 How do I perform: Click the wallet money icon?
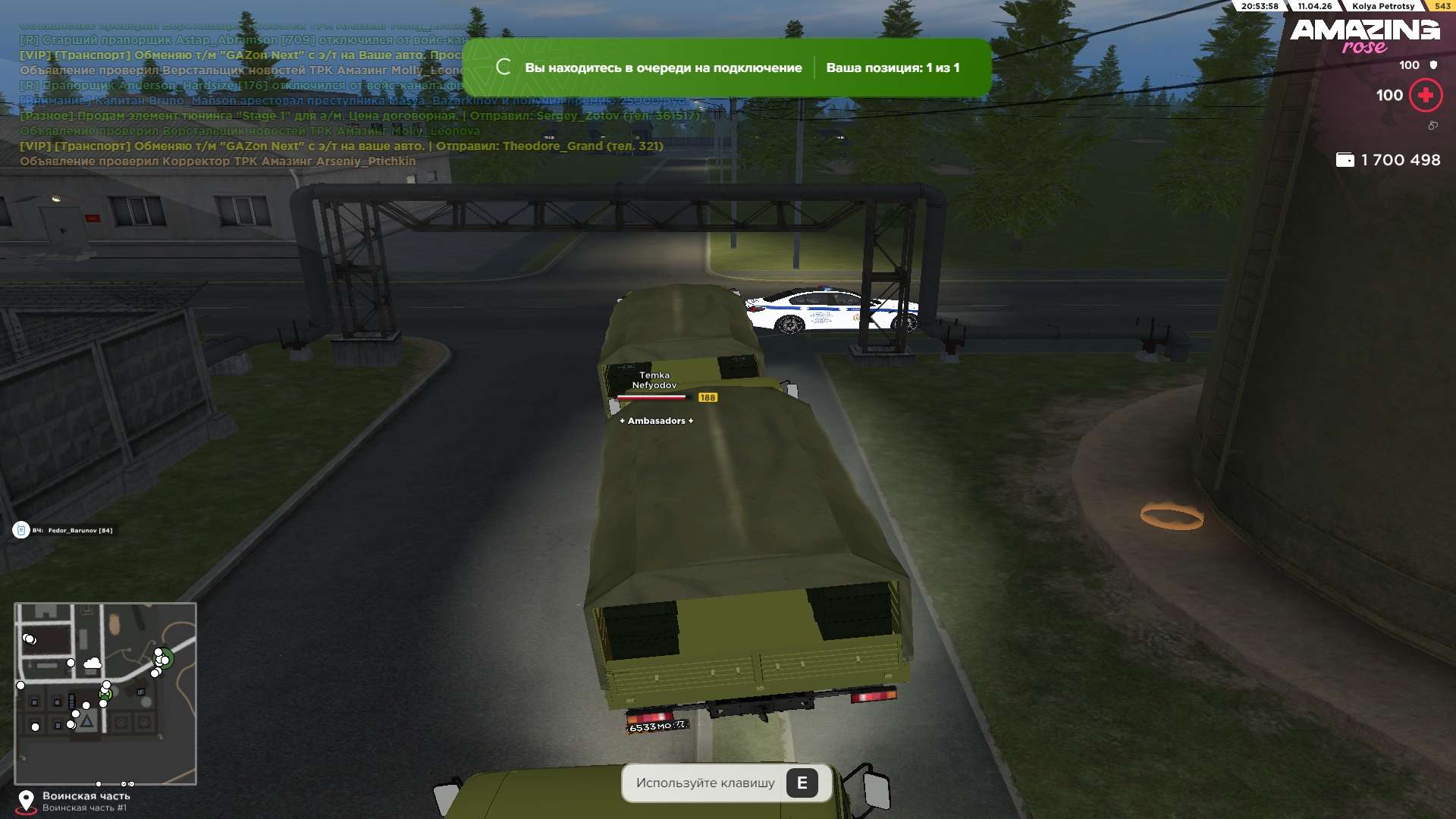tap(1345, 160)
